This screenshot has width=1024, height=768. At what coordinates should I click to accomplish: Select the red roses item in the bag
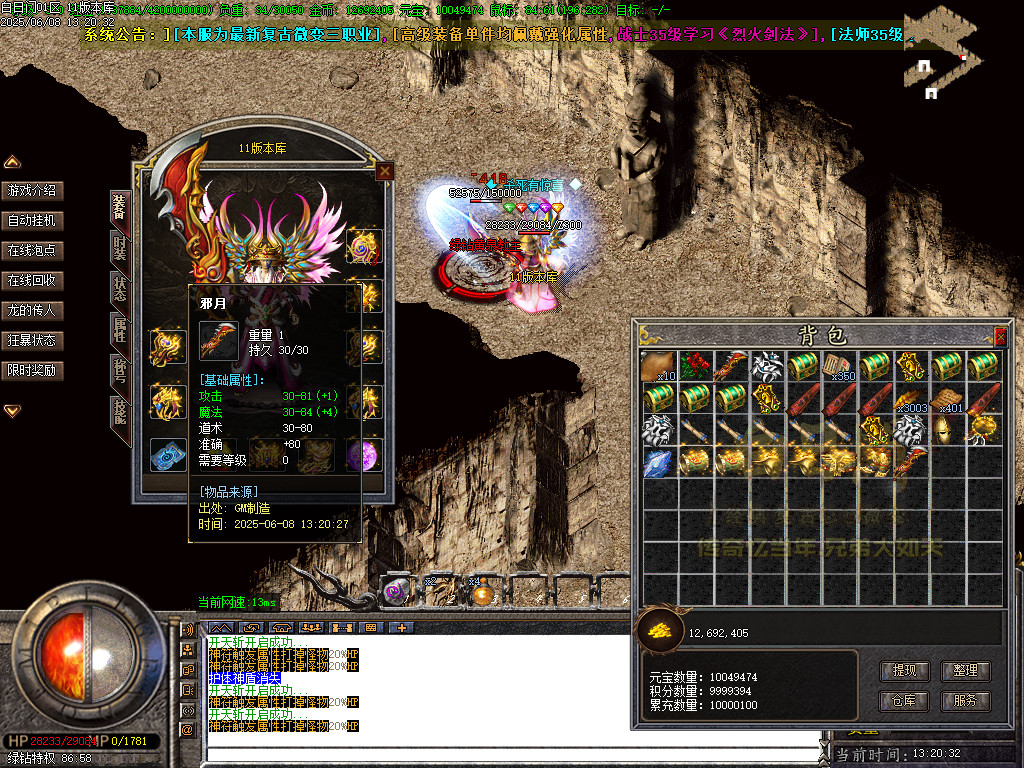(x=694, y=365)
